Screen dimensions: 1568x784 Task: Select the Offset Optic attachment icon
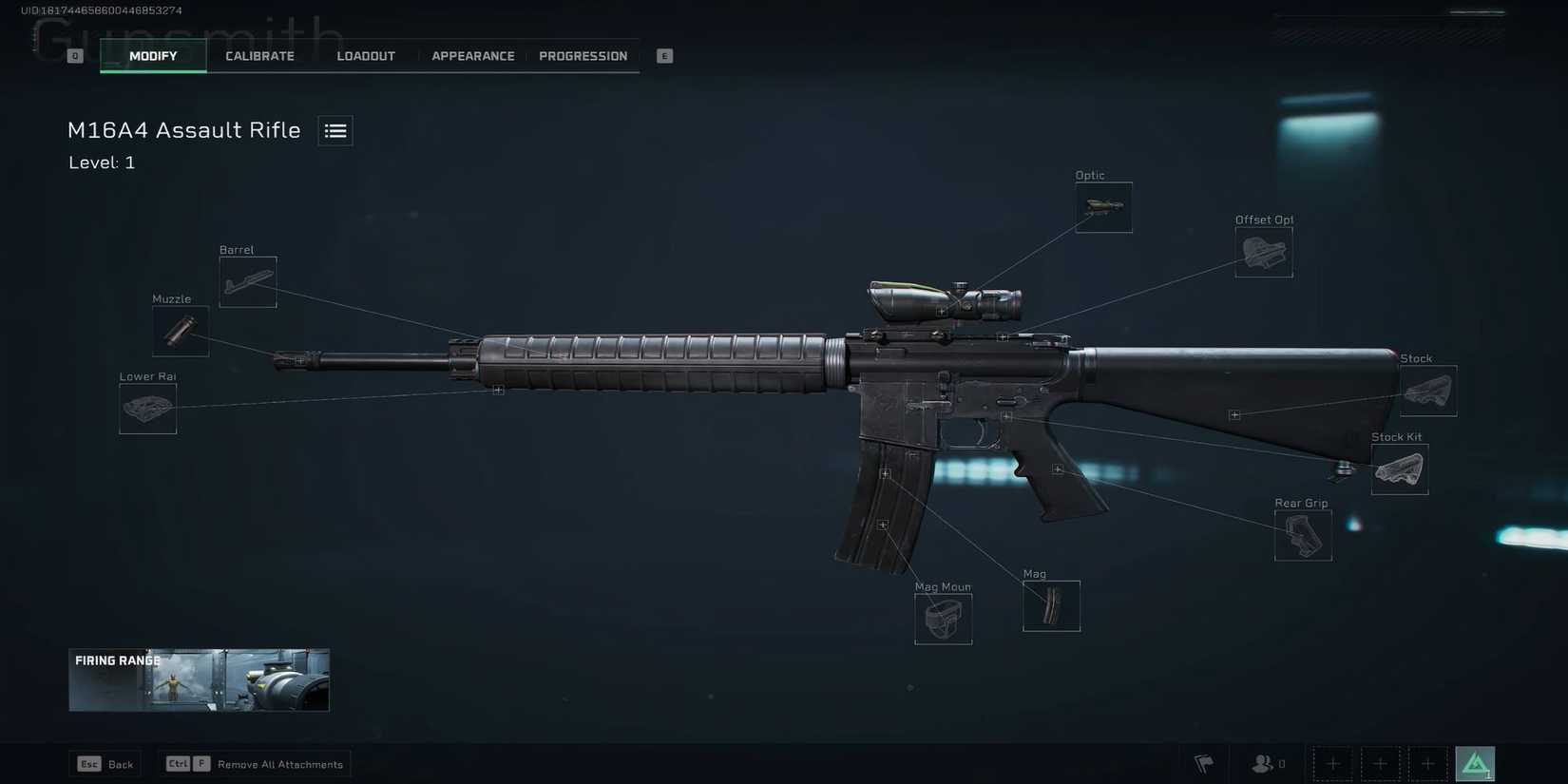pos(1263,251)
